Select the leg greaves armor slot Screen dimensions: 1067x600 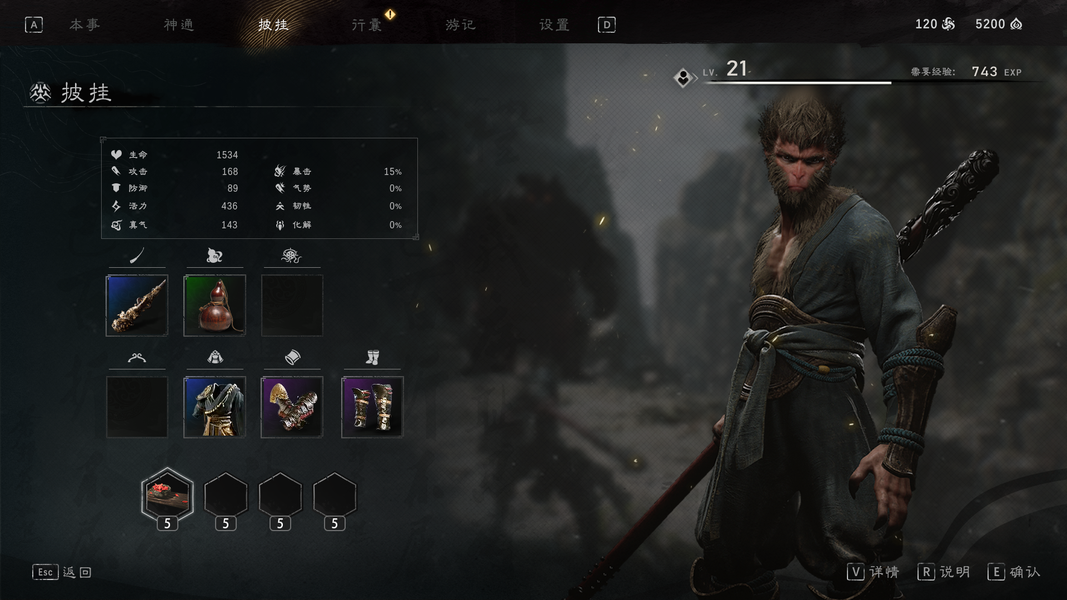pos(372,407)
